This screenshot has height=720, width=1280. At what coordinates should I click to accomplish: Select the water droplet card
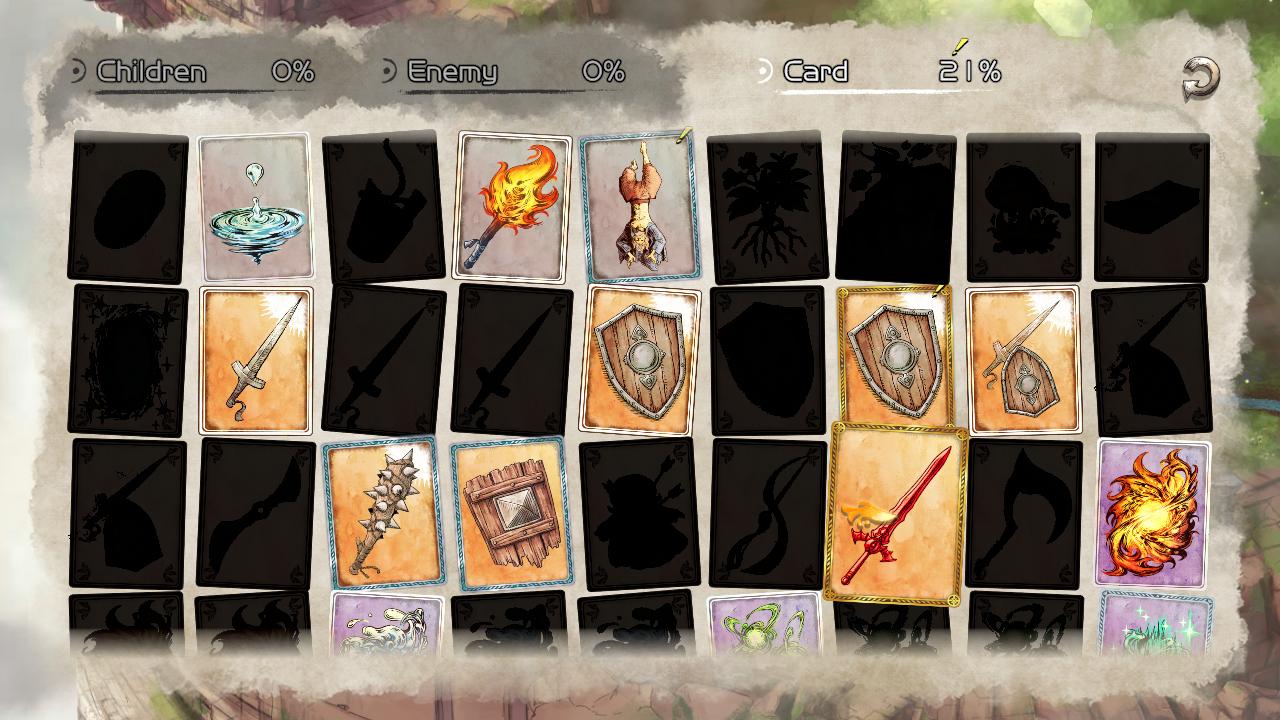point(255,205)
